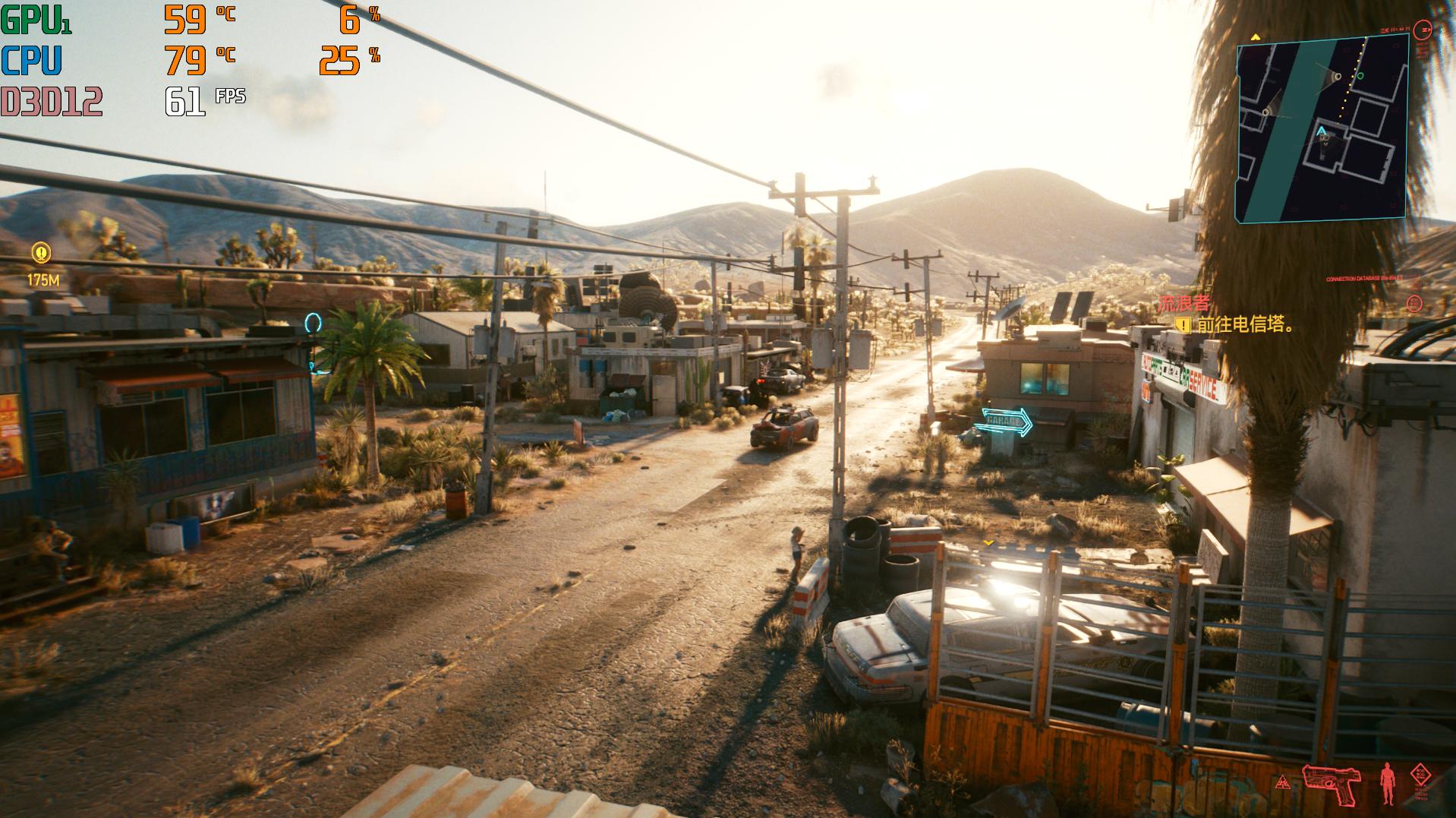Click the yellow arrow marker above minimap
This screenshot has height=818, width=1456.
[1255, 36]
